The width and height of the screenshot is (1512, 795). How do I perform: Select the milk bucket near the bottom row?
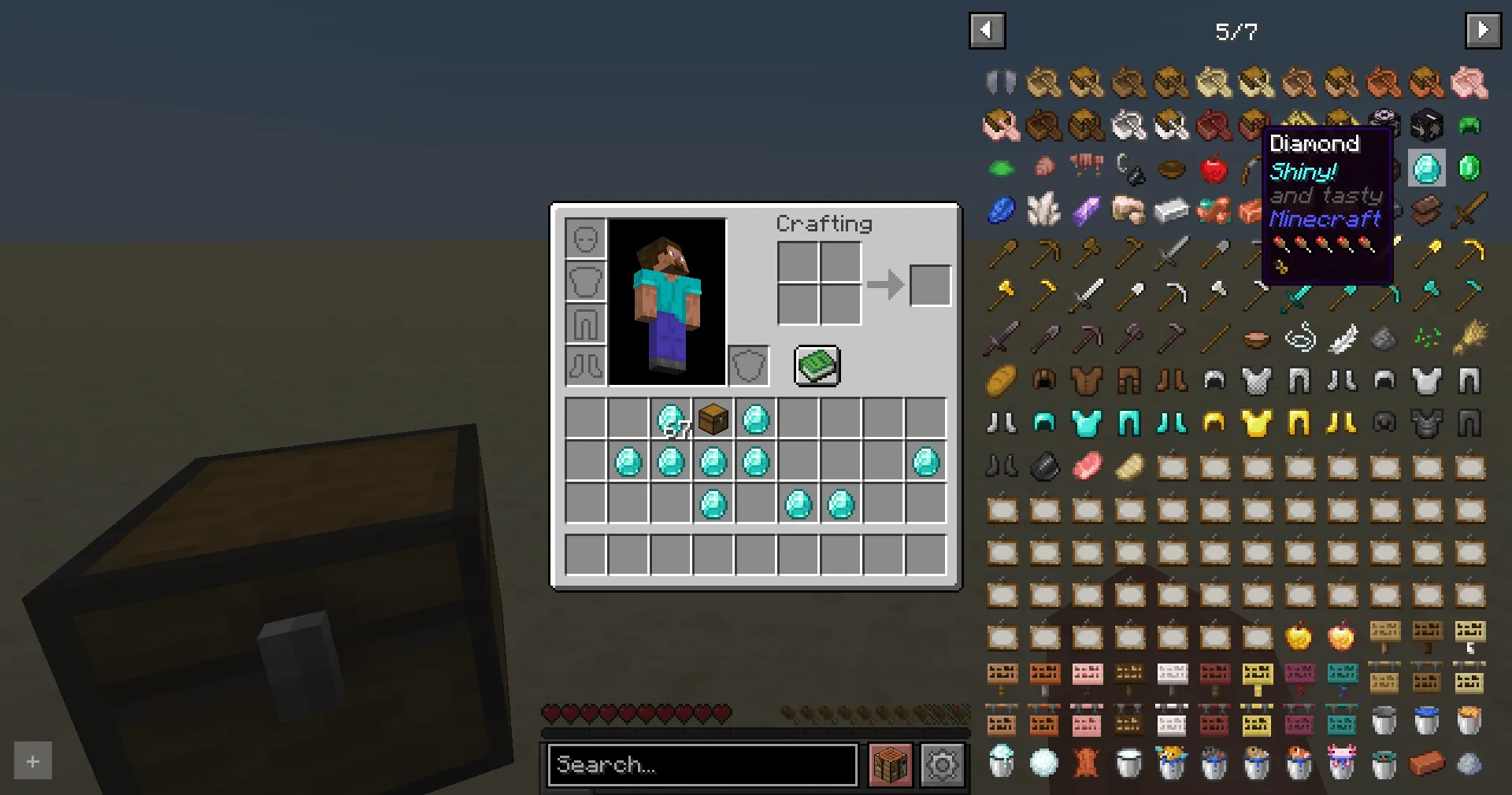pyautogui.click(x=1129, y=762)
